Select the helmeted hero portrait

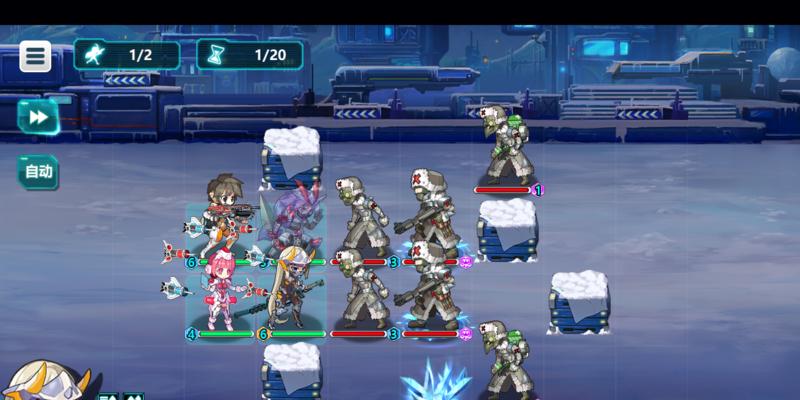coord(45,383)
